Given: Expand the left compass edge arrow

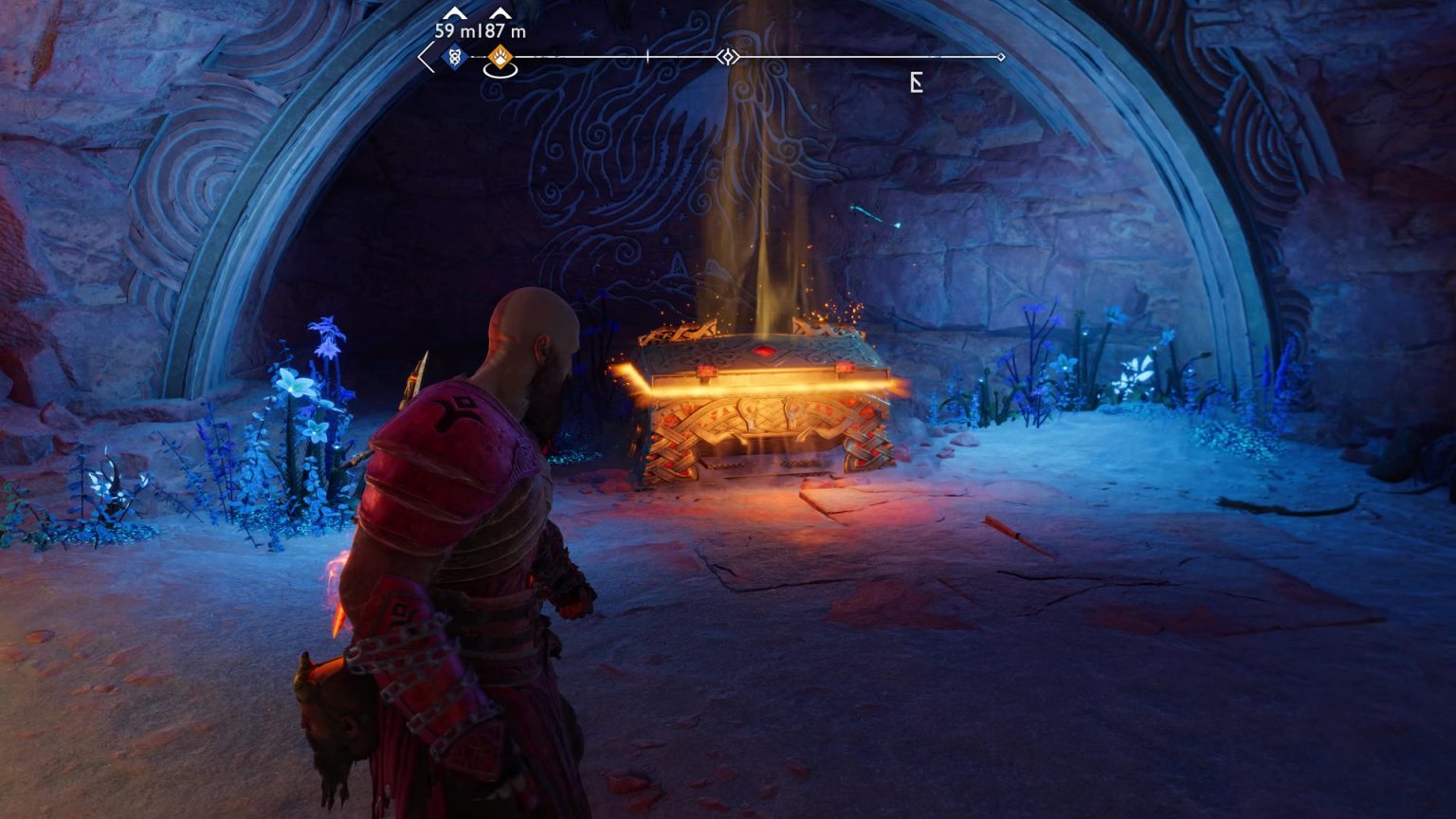Looking at the screenshot, I should click(x=424, y=59).
